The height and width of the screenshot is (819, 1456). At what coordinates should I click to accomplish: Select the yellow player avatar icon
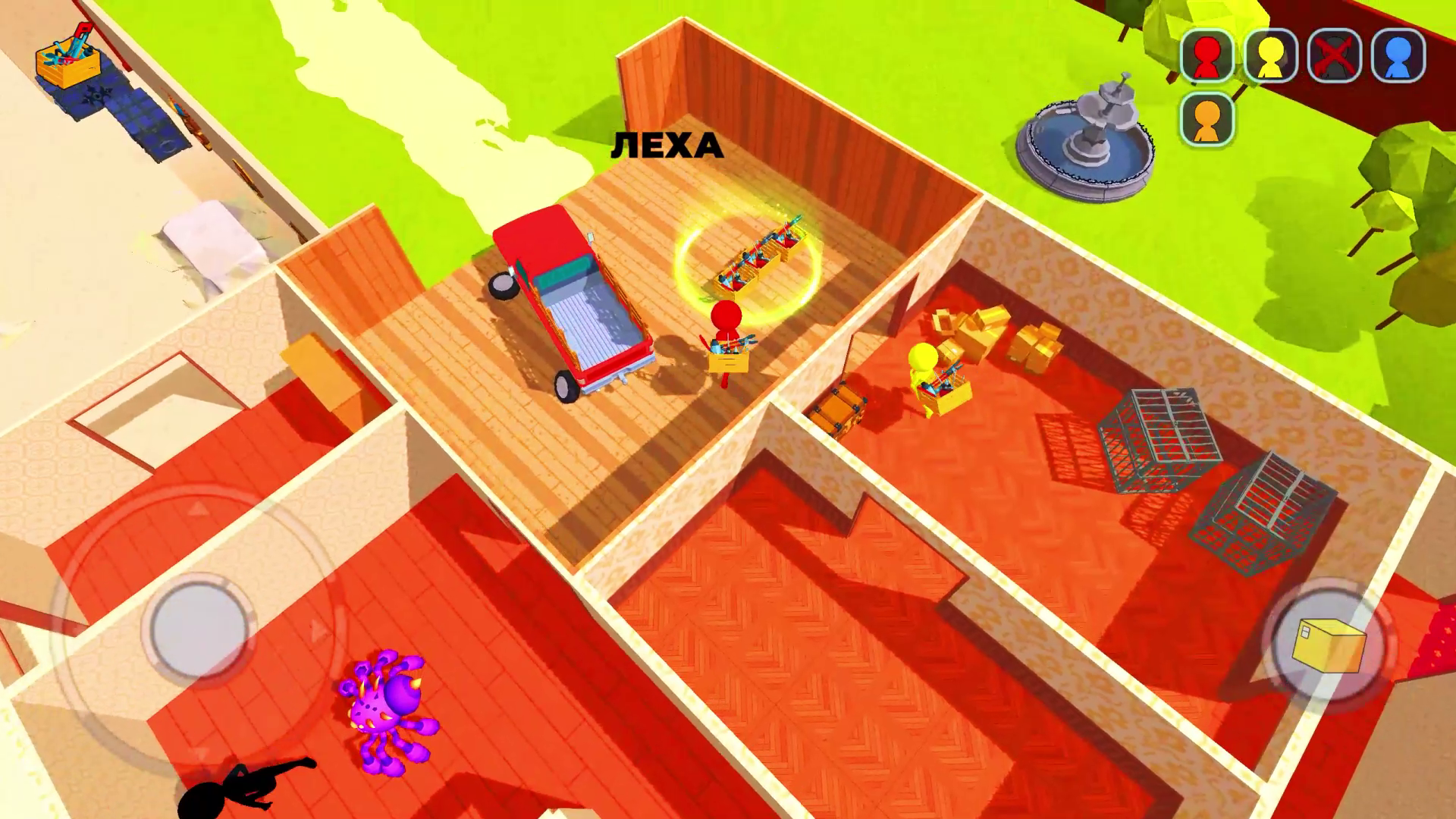(1270, 55)
